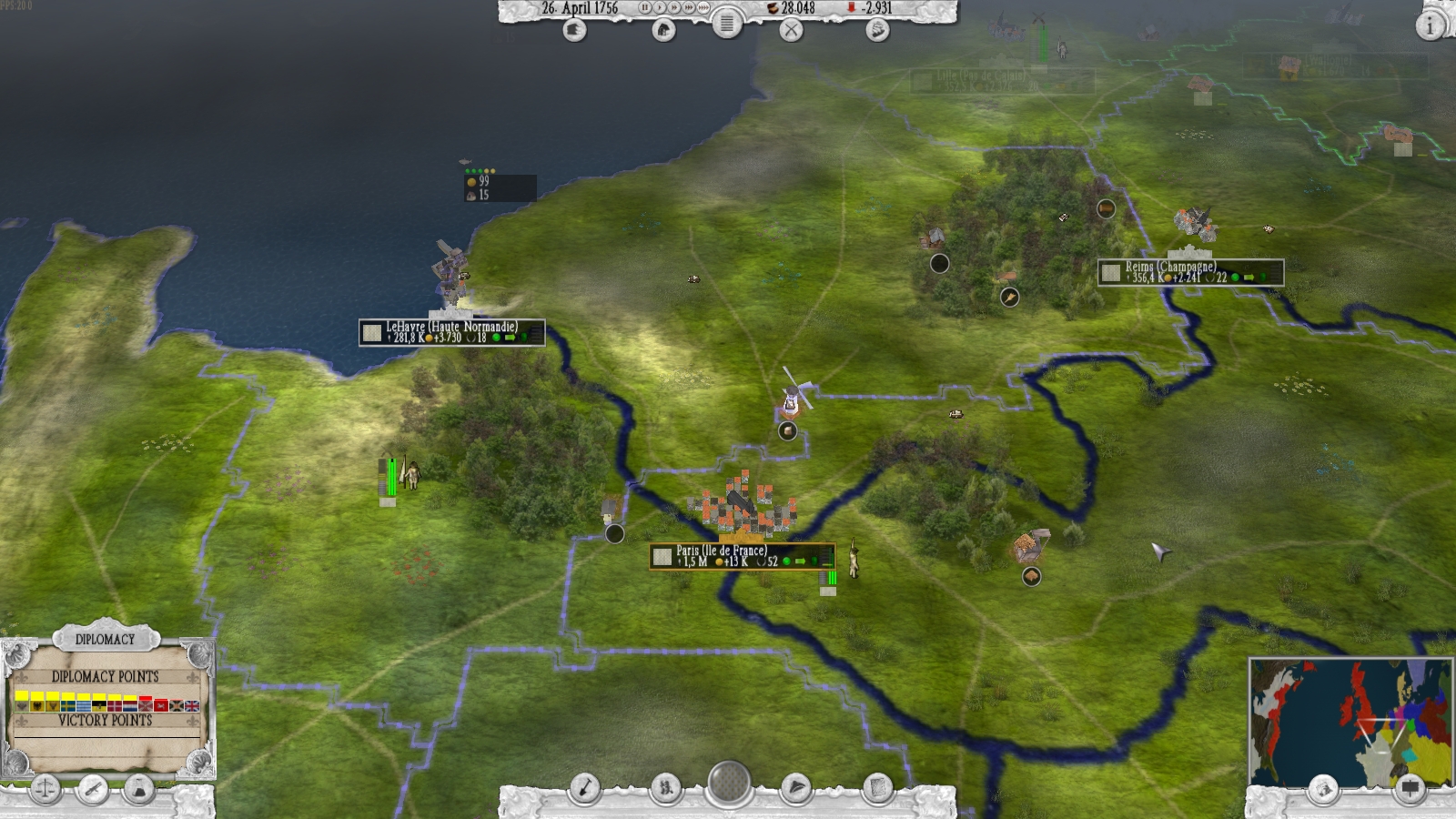
Task: Click the plow icon right of center bottom
Action: click(x=797, y=788)
